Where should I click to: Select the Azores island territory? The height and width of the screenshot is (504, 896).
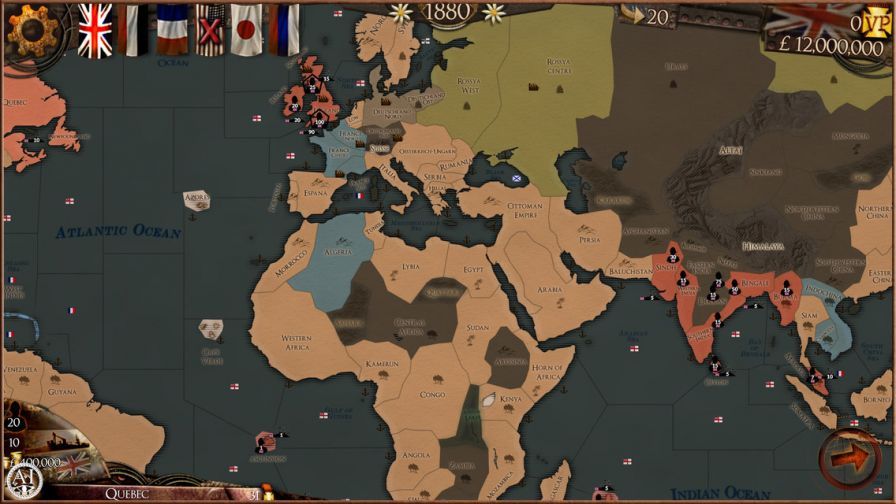197,200
